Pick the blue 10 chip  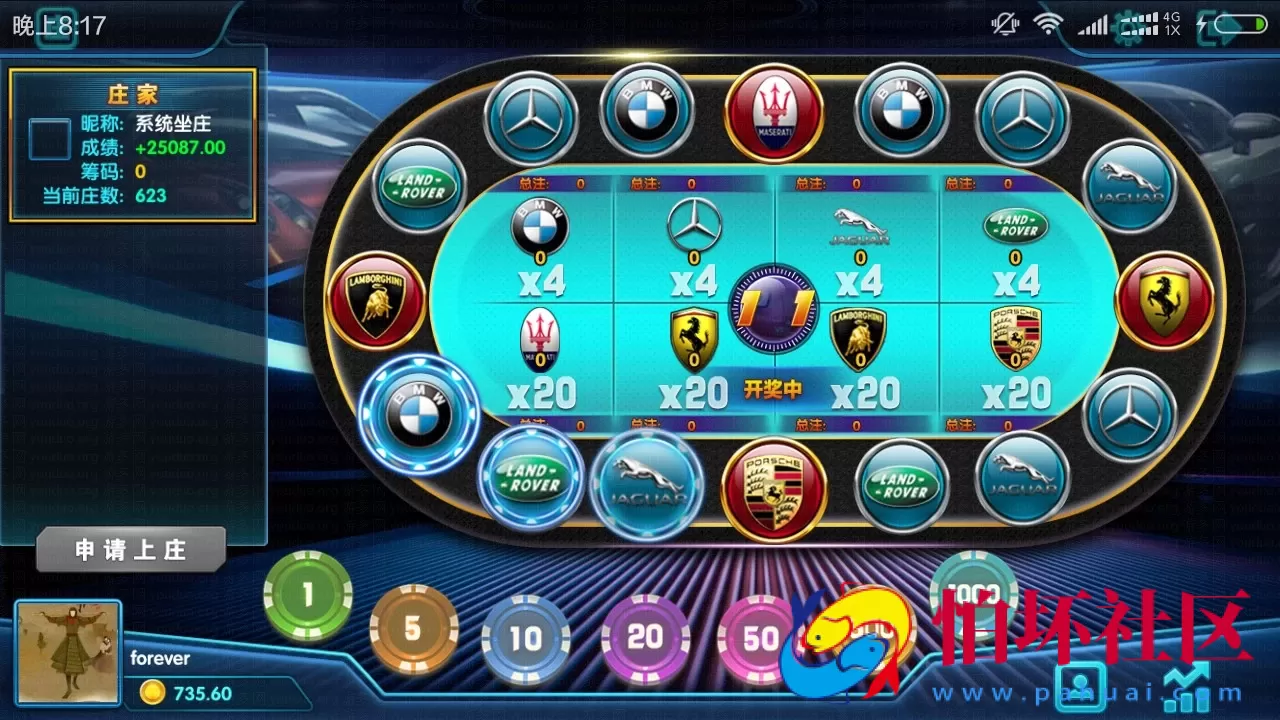[x=526, y=638]
